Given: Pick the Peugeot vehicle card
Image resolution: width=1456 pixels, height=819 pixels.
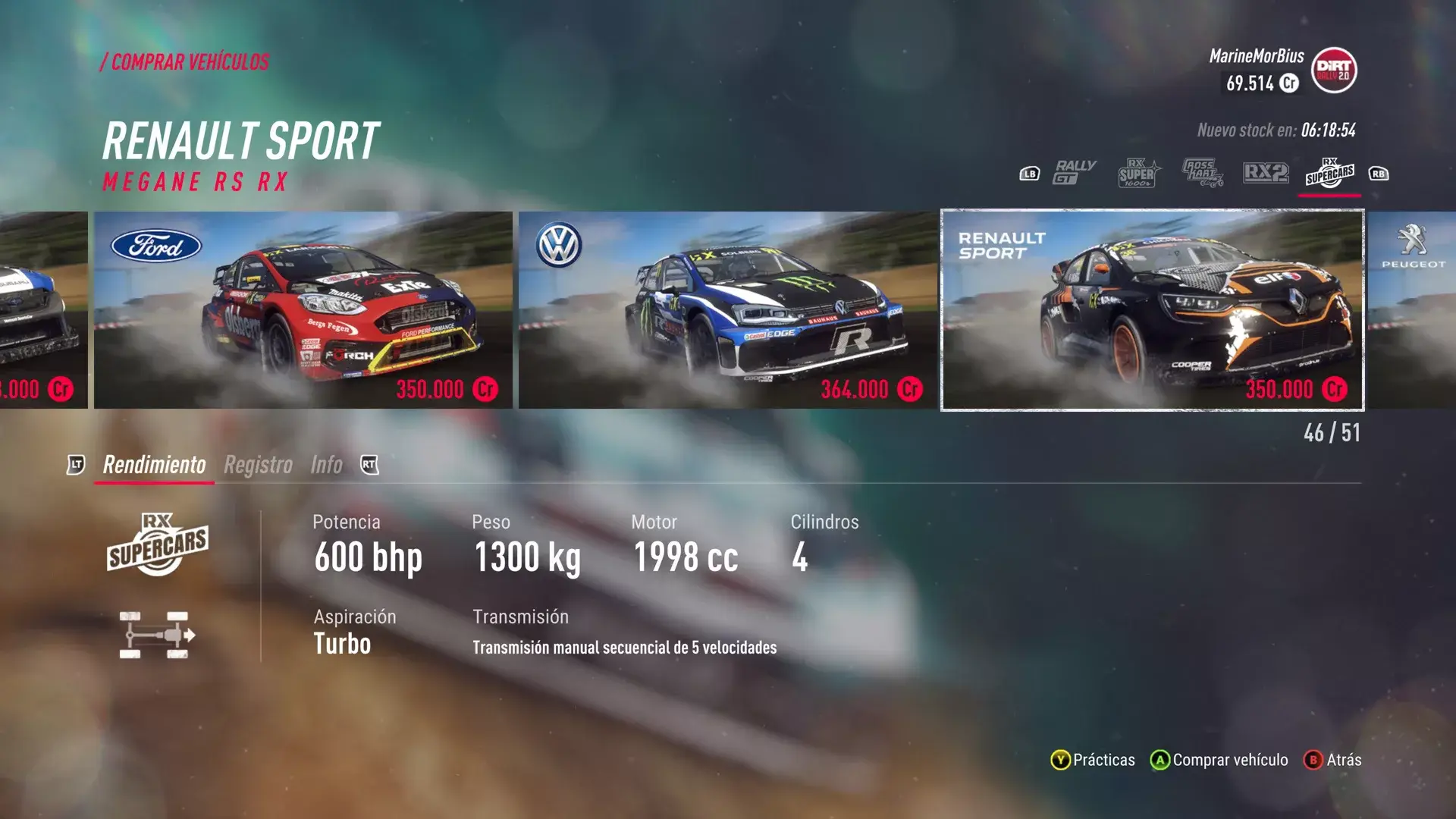Looking at the screenshot, I should [x=1412, y=309].
